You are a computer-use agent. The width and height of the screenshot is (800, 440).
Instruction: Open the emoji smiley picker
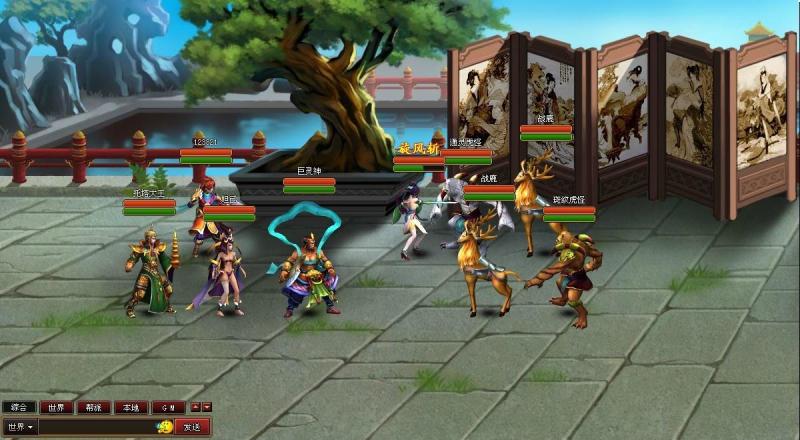point(165,427)
